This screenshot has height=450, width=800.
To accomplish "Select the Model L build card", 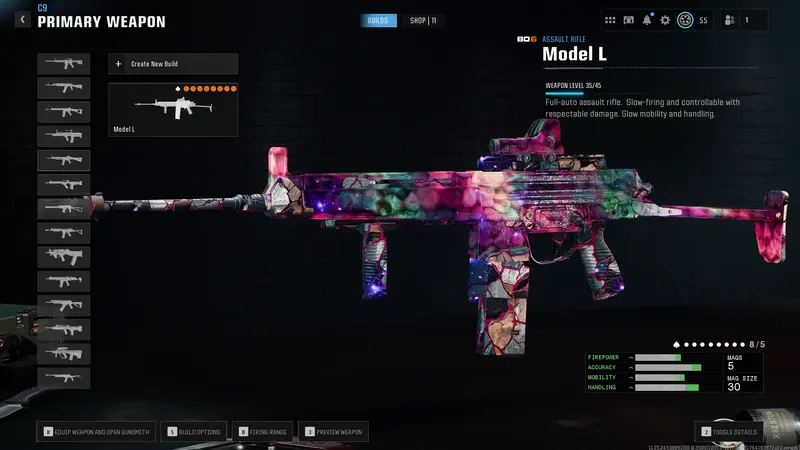I will 173,109.
